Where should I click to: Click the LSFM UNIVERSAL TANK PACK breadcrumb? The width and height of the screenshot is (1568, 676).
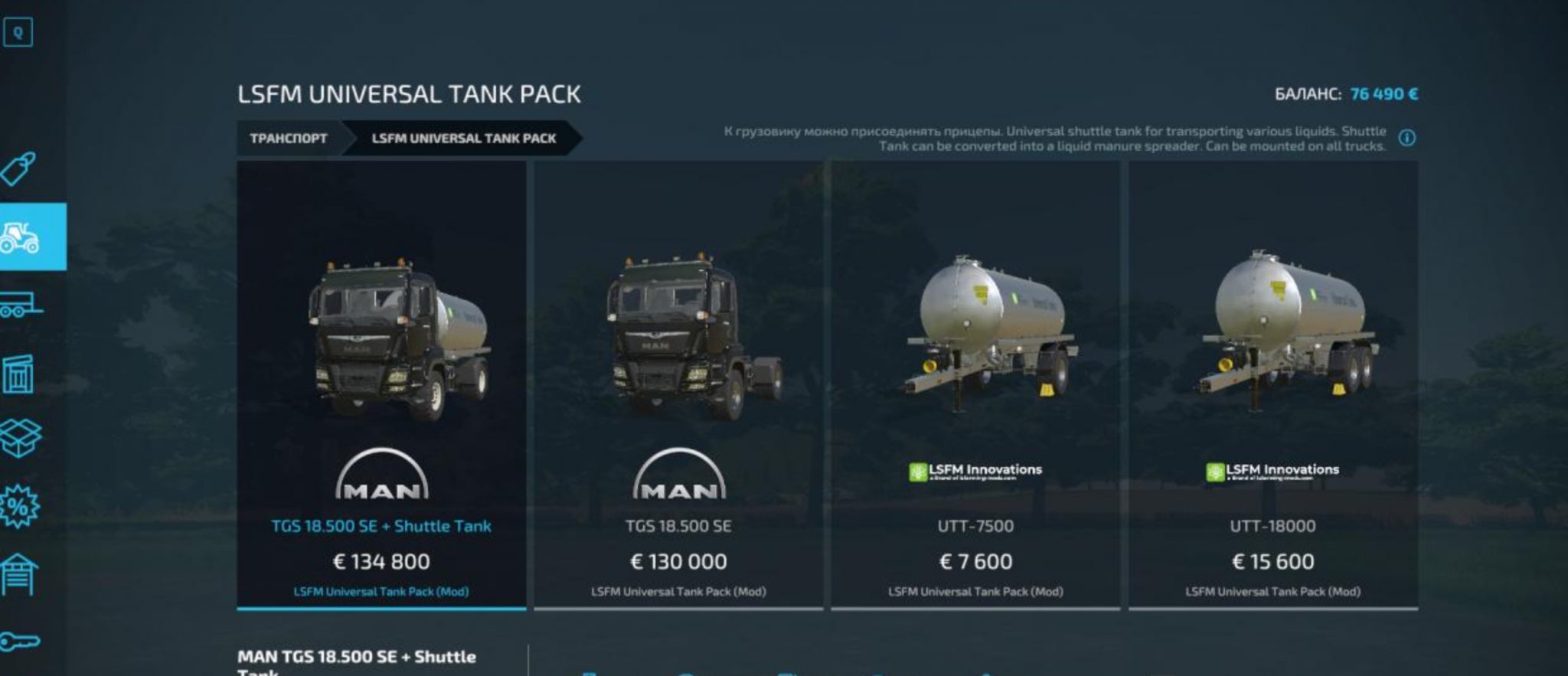(465, 138)
